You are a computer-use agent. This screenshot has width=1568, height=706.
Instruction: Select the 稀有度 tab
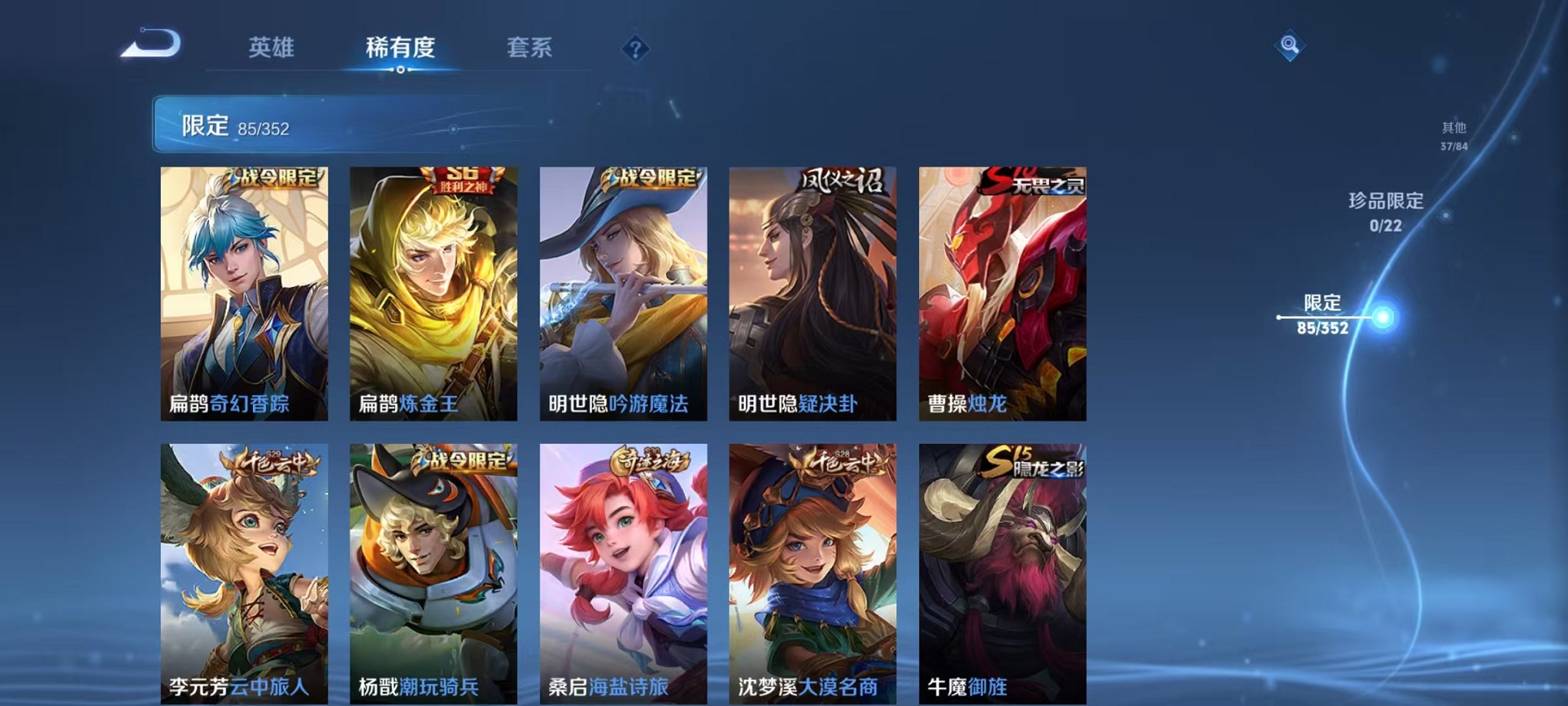tap(399, 48)
